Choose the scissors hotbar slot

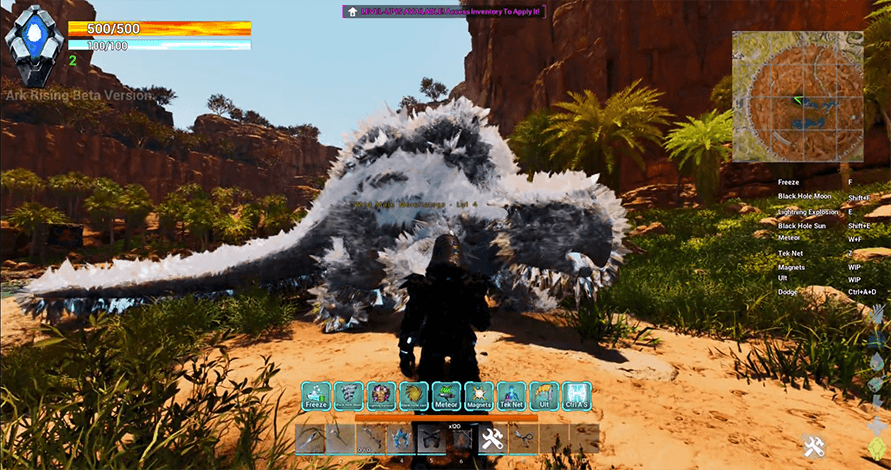tap(523, 438)
